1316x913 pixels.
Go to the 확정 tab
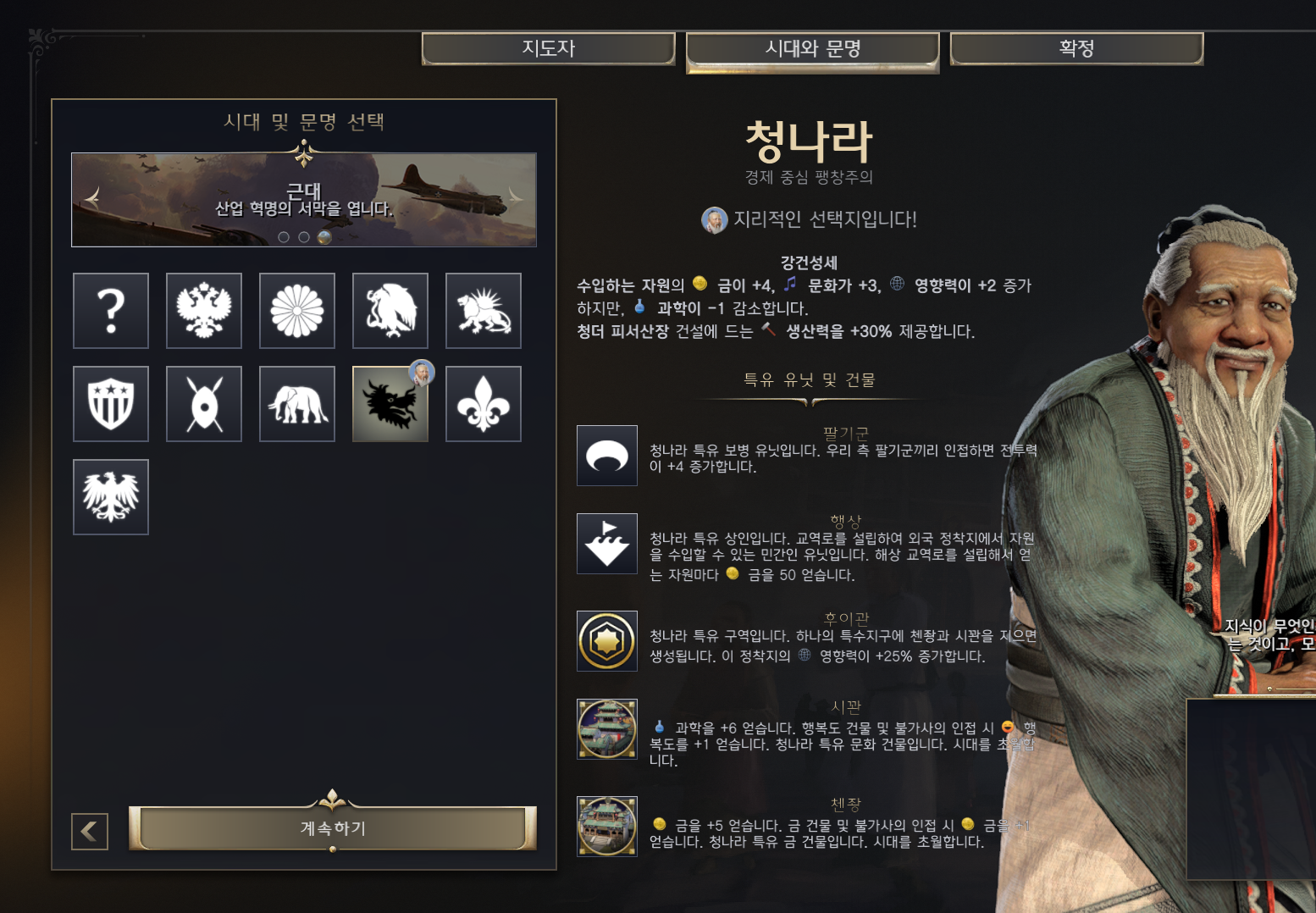[x=1076, y=48]
